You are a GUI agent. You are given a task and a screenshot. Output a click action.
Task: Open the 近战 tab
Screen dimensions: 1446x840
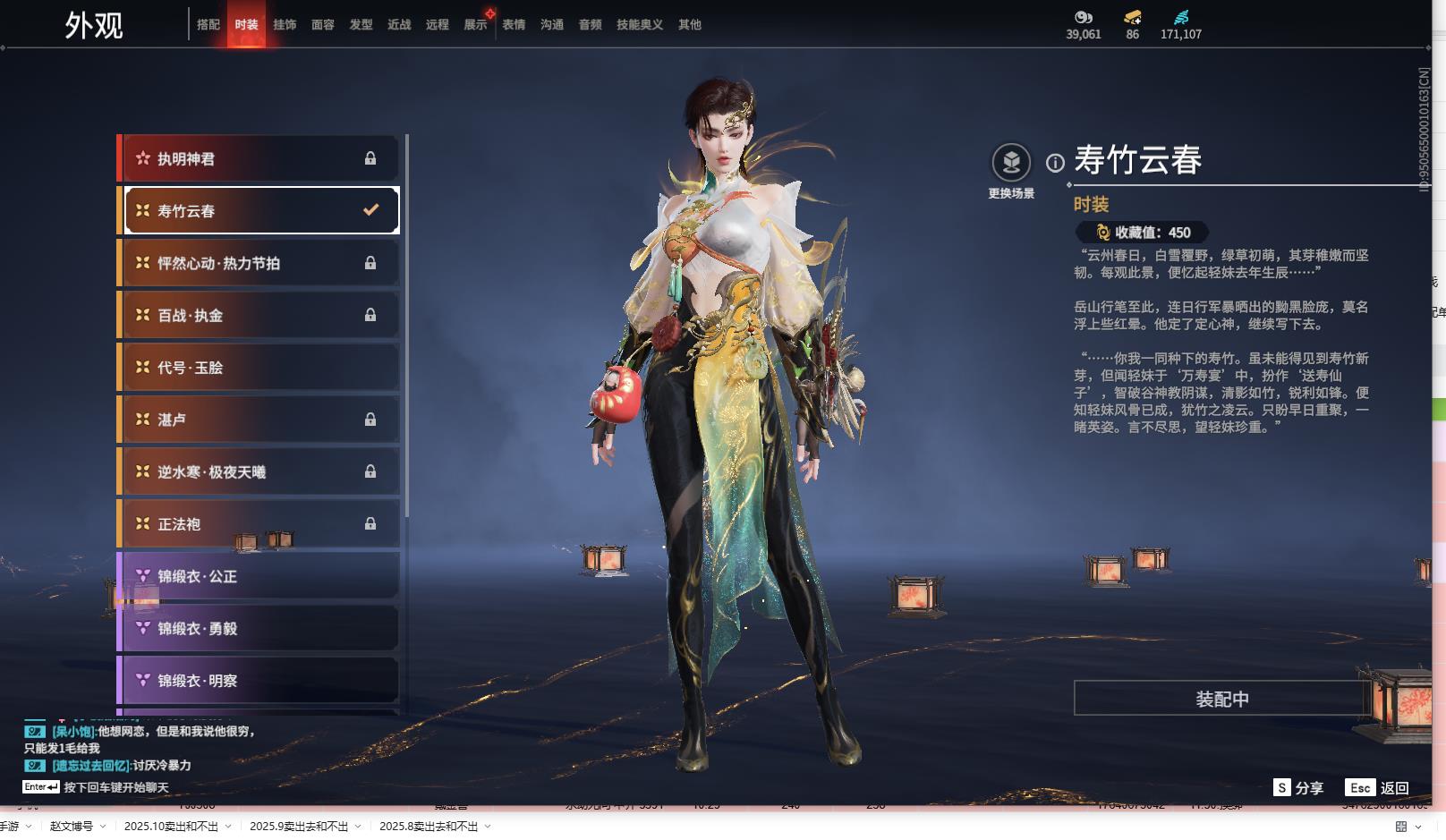399,25
